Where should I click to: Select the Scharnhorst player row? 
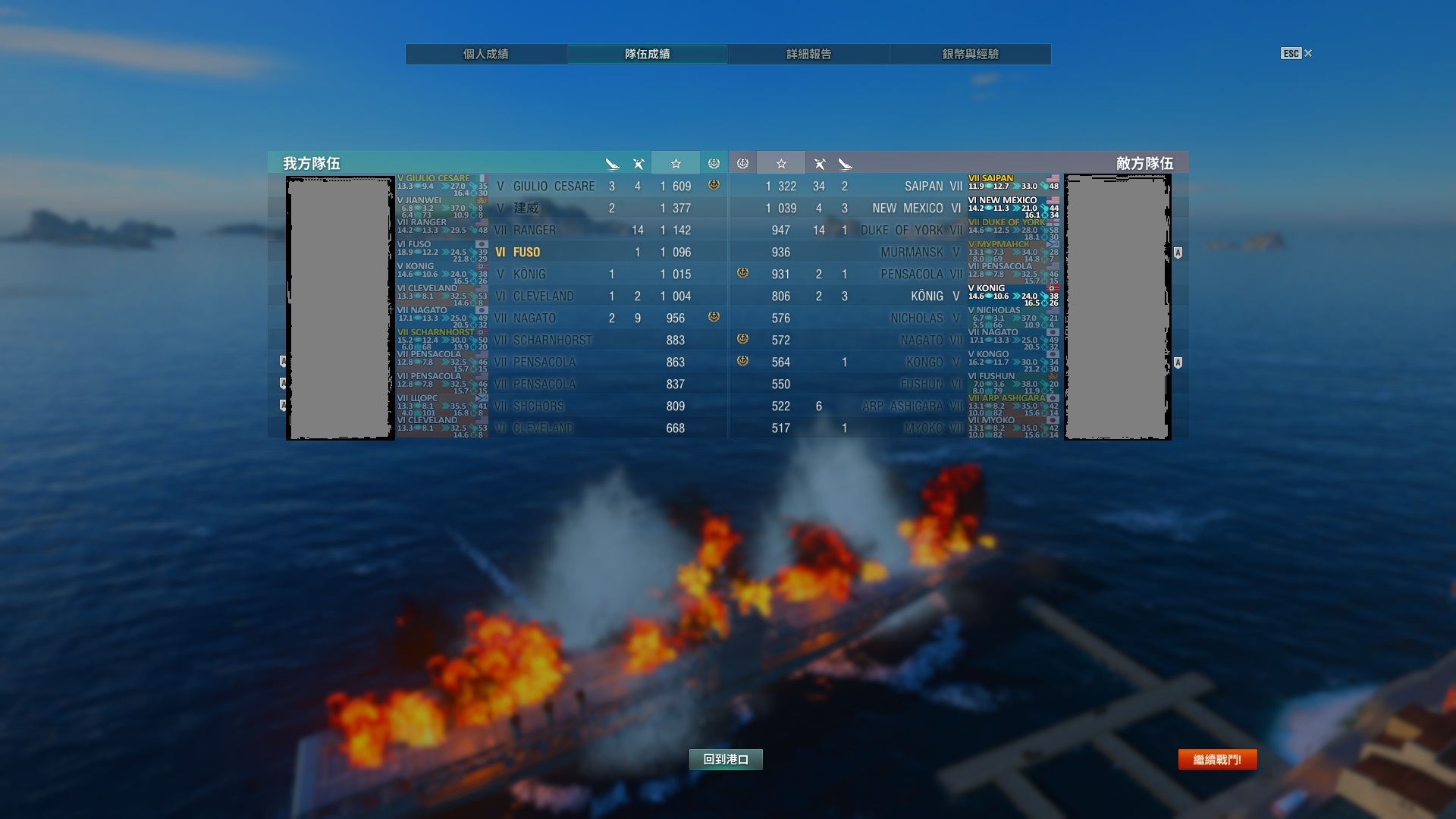pos(552,340)
